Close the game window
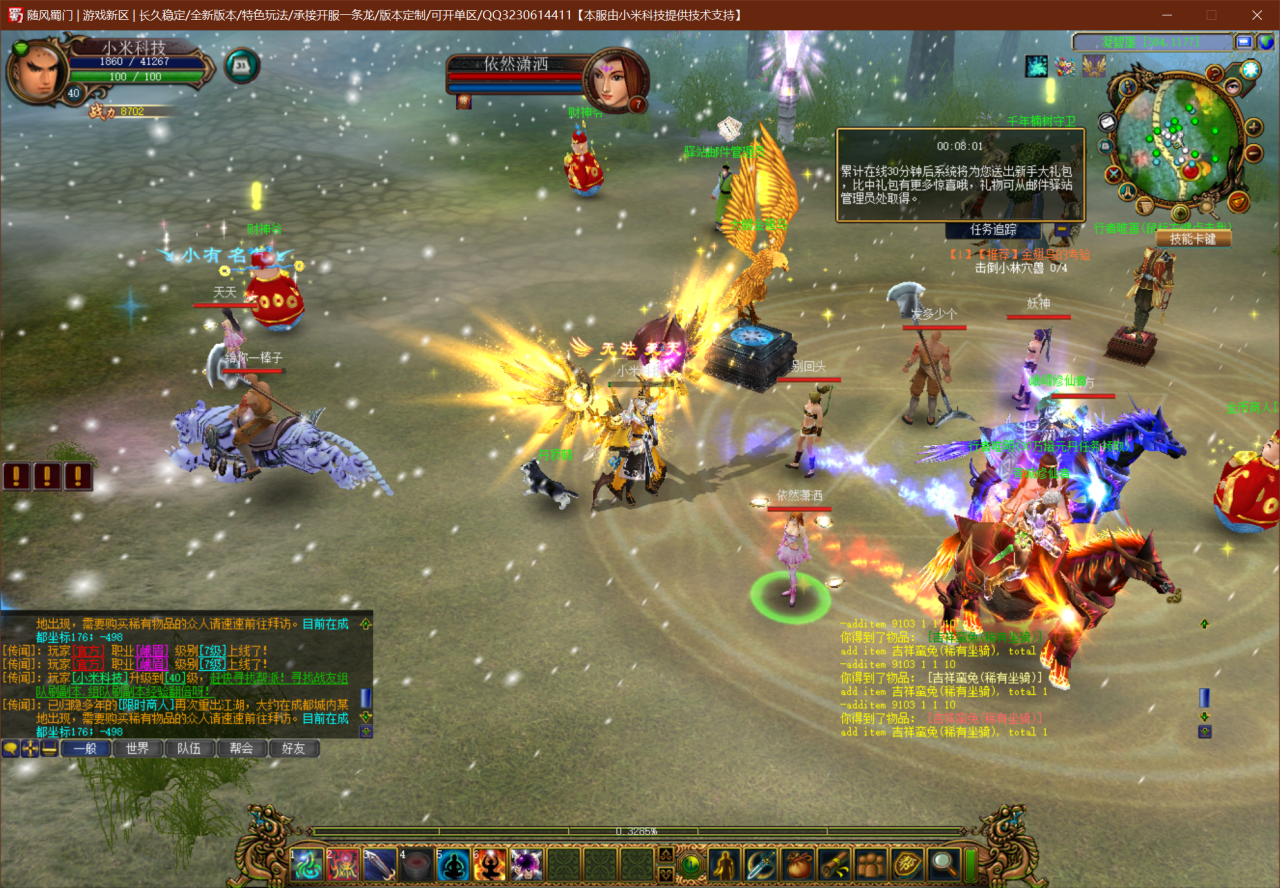The image size is (1280, 888). 1257,15
